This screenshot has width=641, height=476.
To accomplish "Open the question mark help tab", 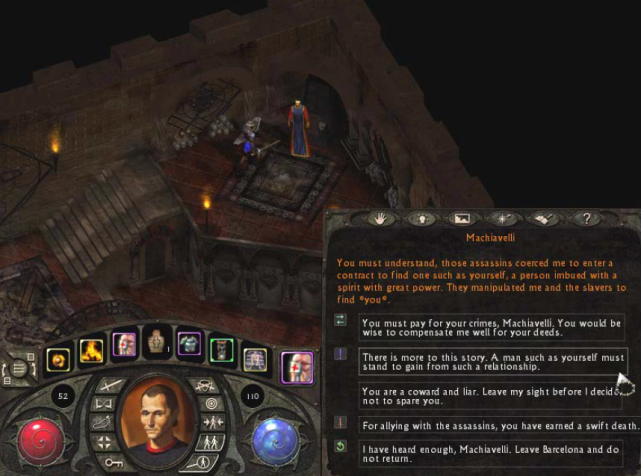I will pos(586,217).
